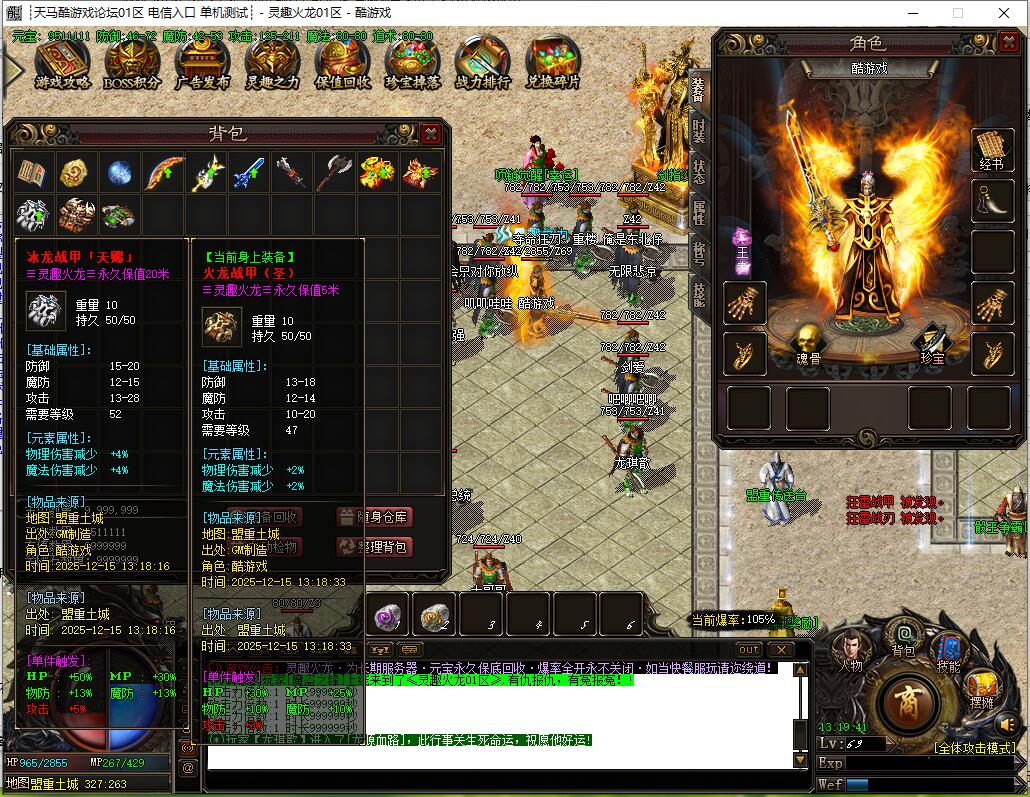This screenshot has width=1030, height=797.
Task: Click the 魂骨 skull icon
Action: click(x=807, y=343)
